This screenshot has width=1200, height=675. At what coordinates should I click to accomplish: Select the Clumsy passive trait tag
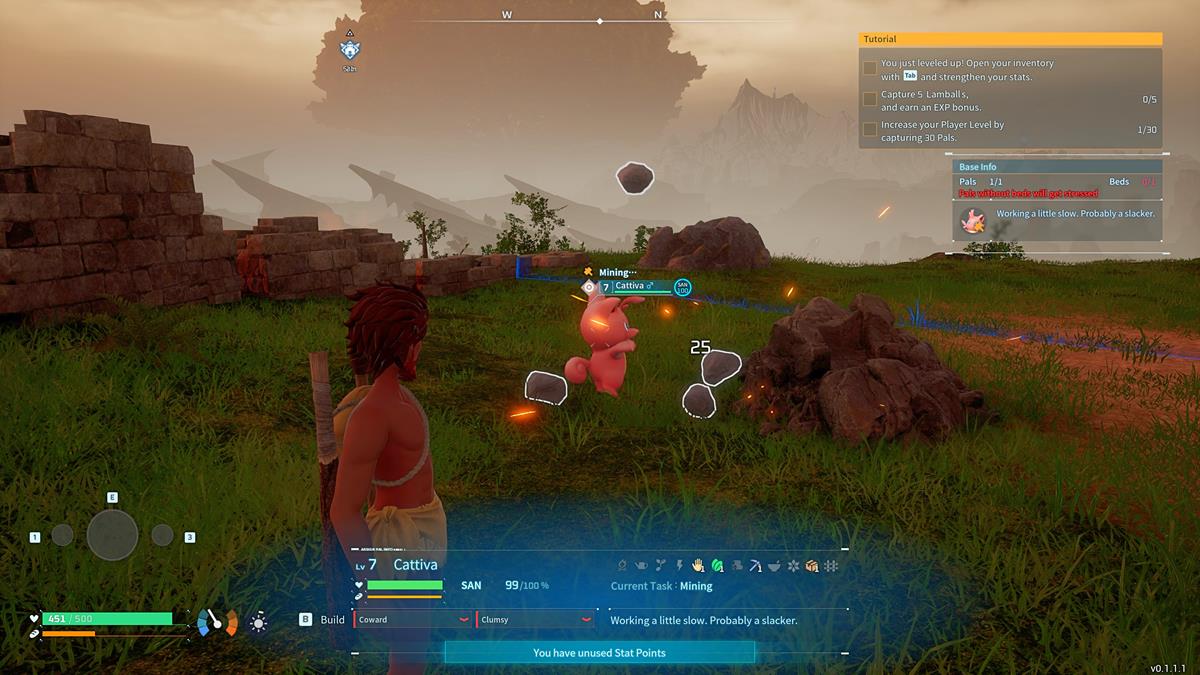535,620
